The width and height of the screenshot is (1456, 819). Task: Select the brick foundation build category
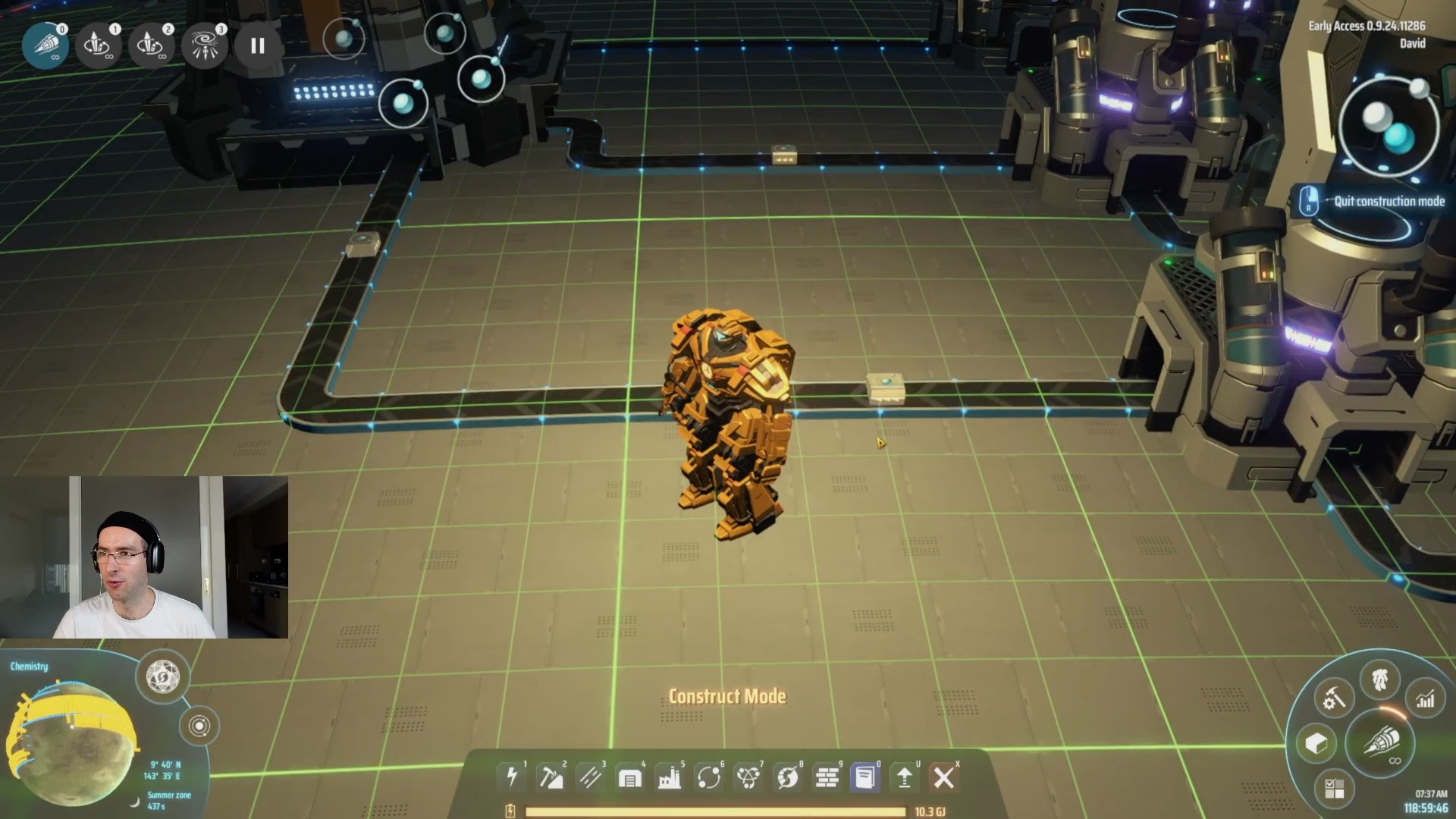point(827,777)
